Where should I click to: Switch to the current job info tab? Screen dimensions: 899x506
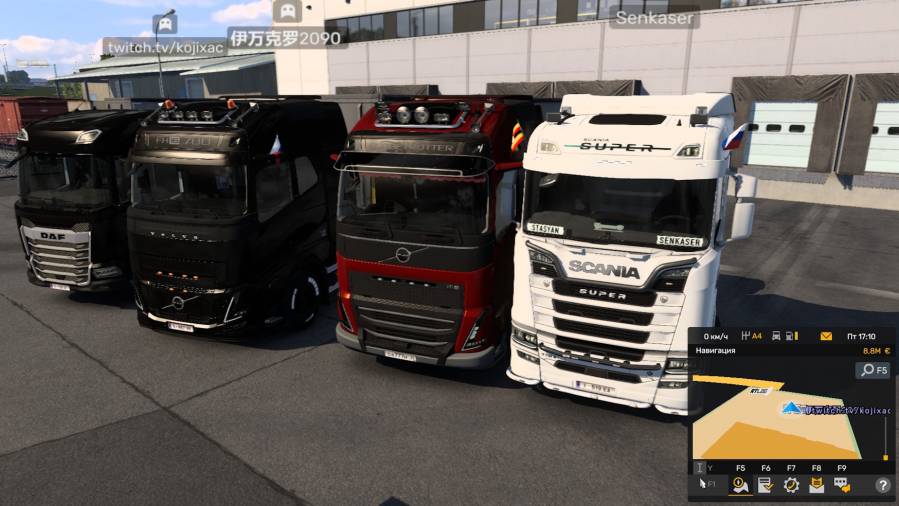pyautogui.click(x=765, y=485)
